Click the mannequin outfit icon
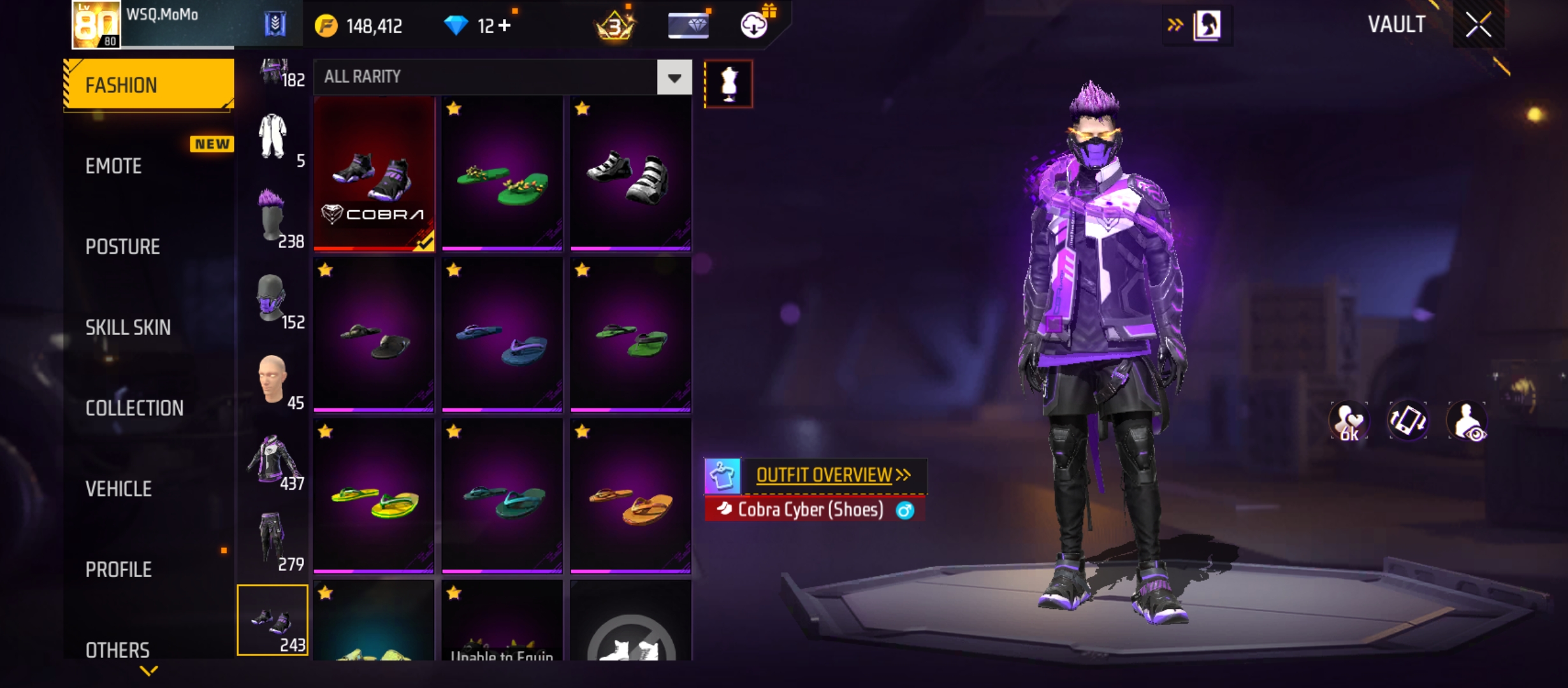1568x688 pixels. click(x=729, y=84)
